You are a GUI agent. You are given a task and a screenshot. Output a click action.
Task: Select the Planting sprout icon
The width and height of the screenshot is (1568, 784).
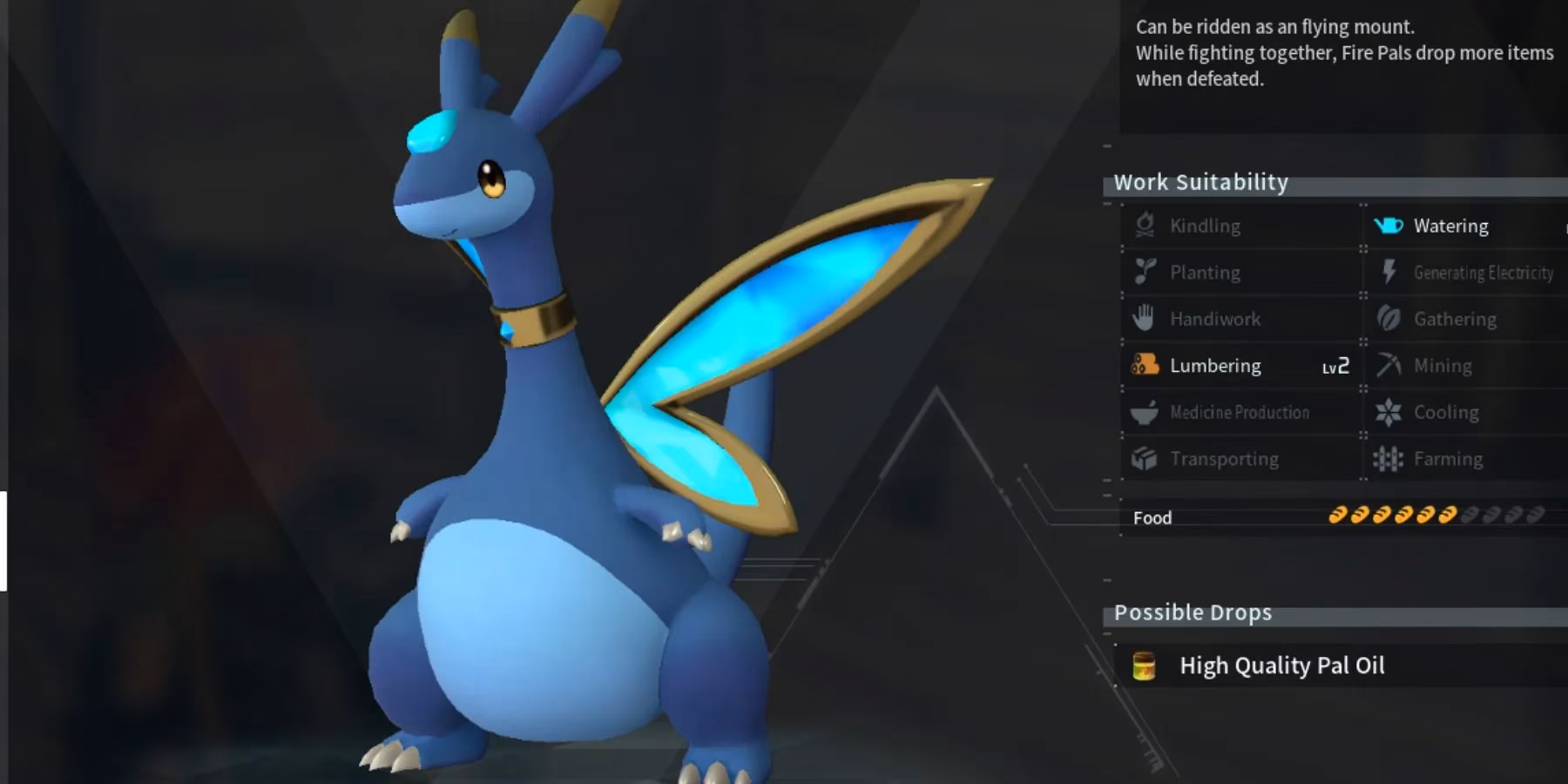(1147, 272)
